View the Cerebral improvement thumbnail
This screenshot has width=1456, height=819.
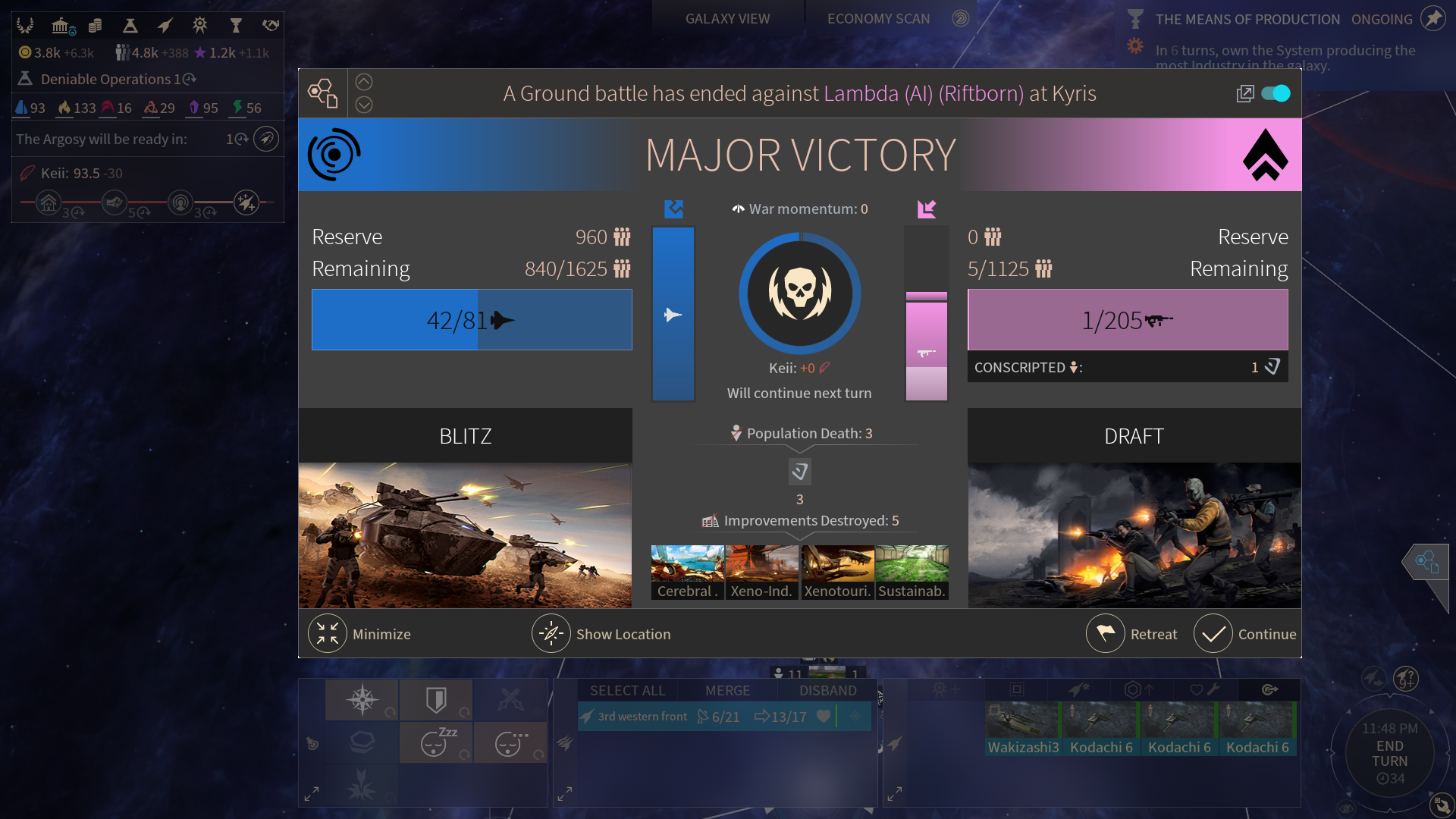(x=687, y=572)
